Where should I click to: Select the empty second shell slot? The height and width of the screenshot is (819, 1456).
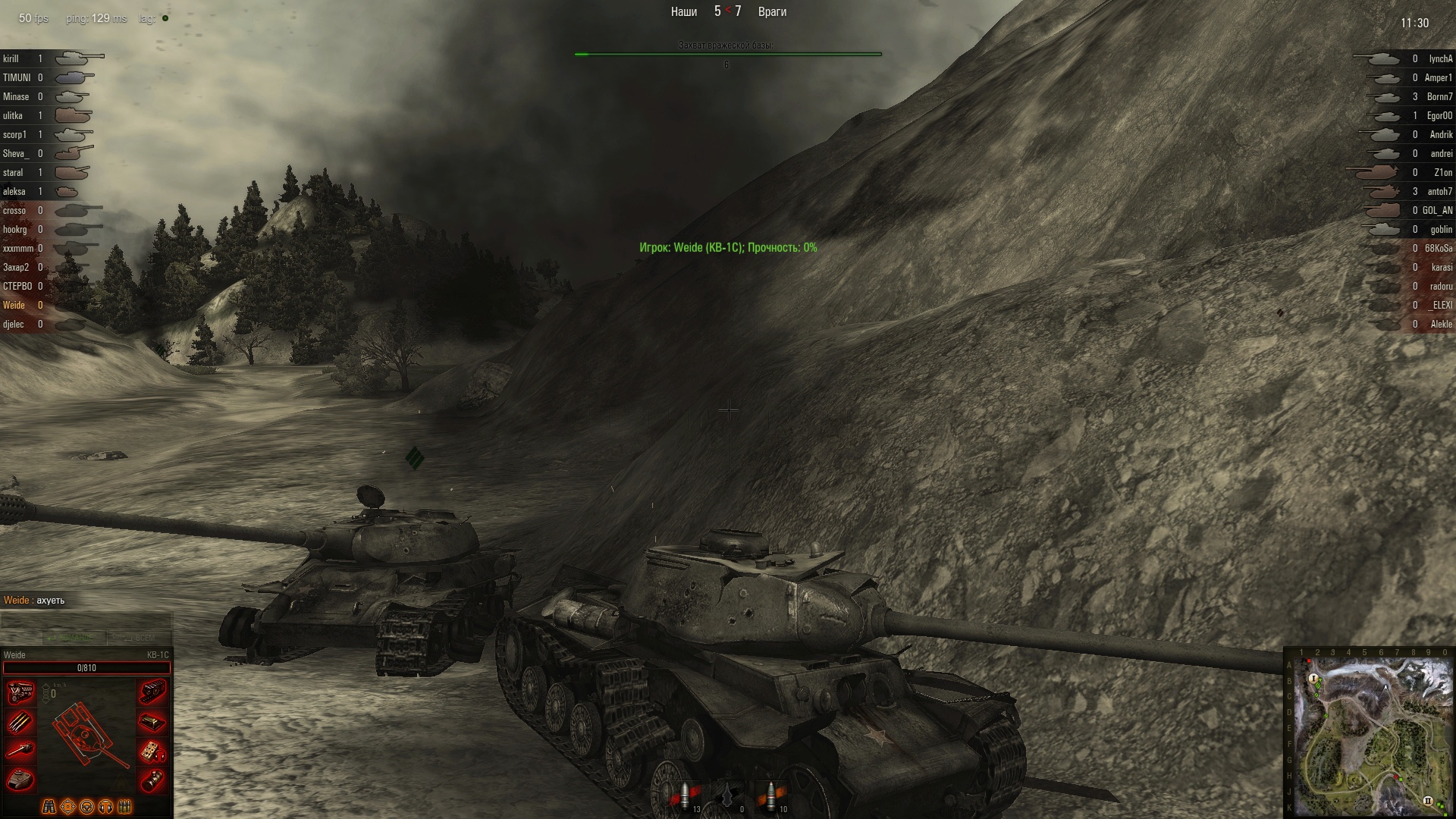[730, 798]
